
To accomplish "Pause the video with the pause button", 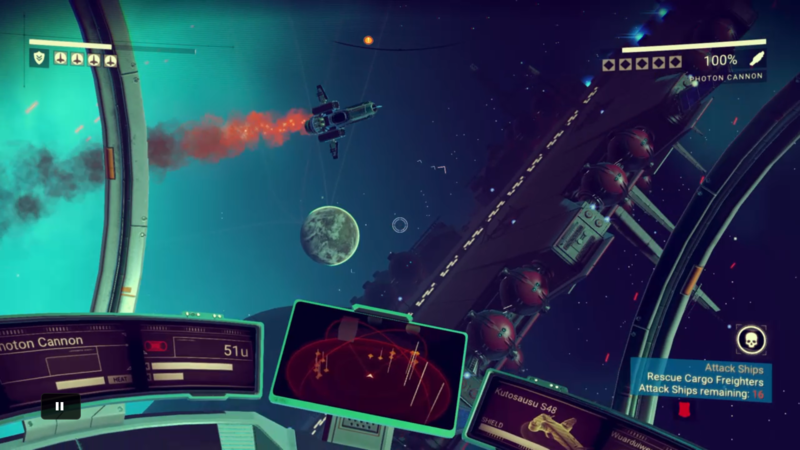I will click(60, 406).
